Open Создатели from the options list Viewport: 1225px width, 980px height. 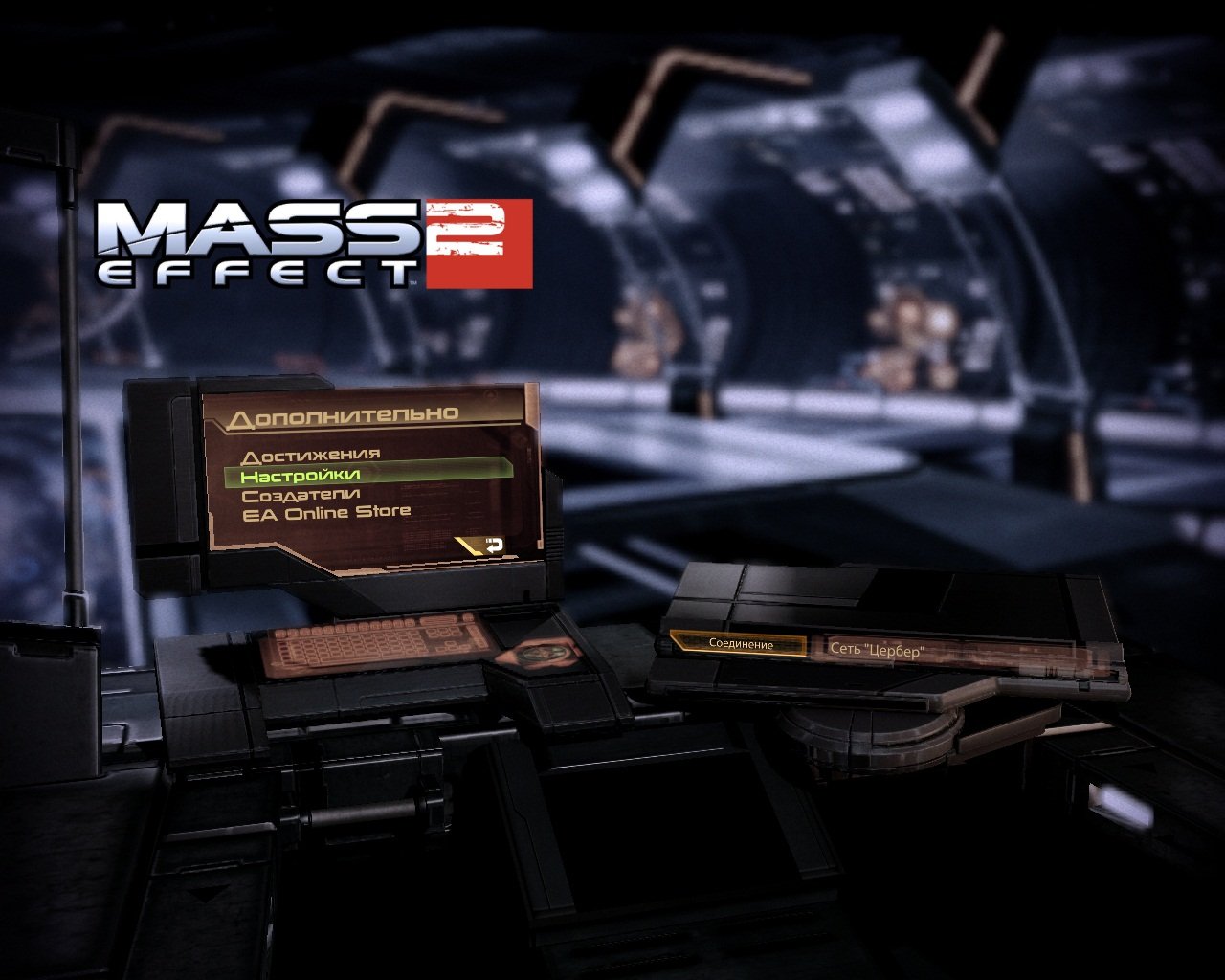pos(302,492)
